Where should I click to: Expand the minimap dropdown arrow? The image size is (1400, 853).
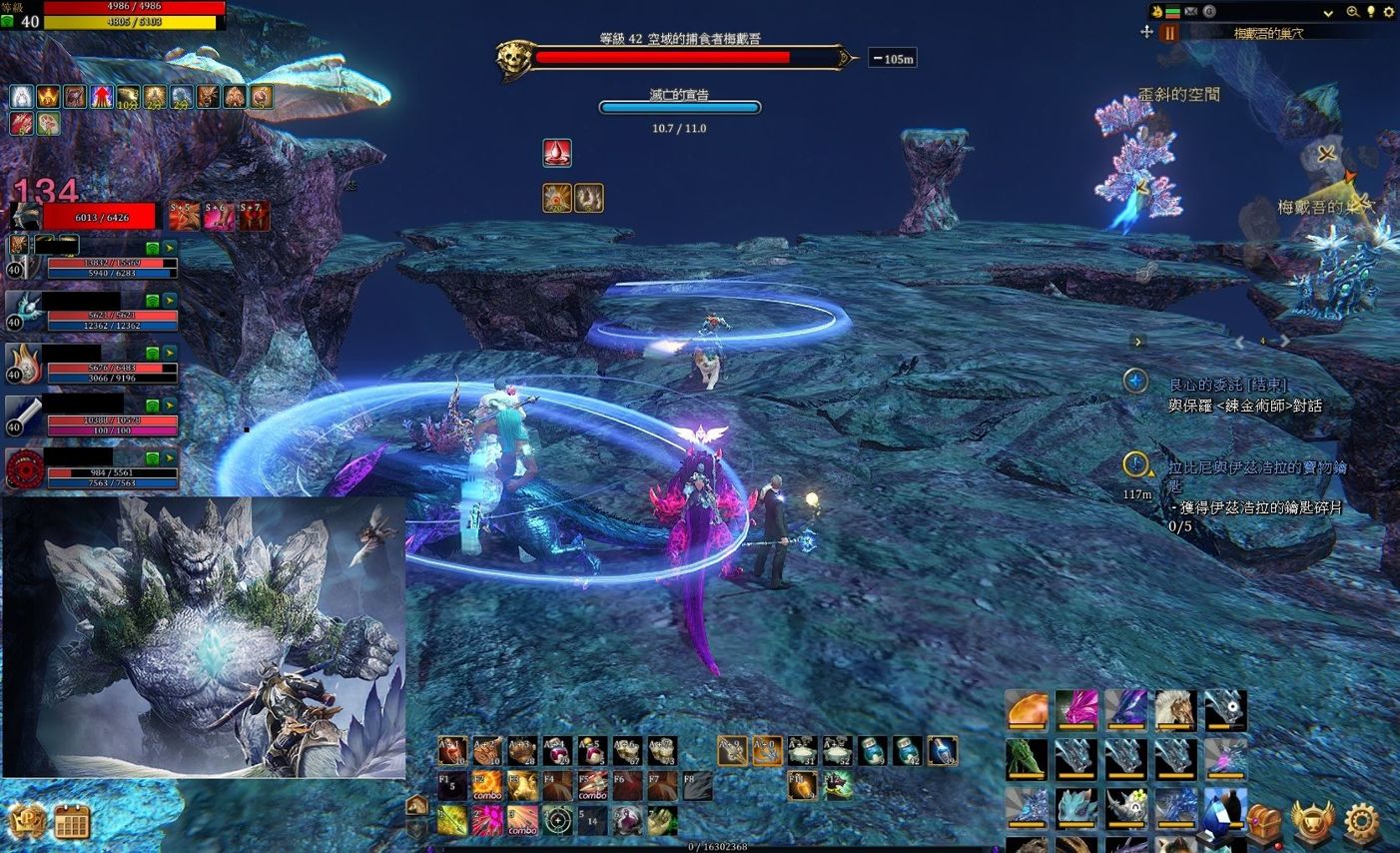1328,13
